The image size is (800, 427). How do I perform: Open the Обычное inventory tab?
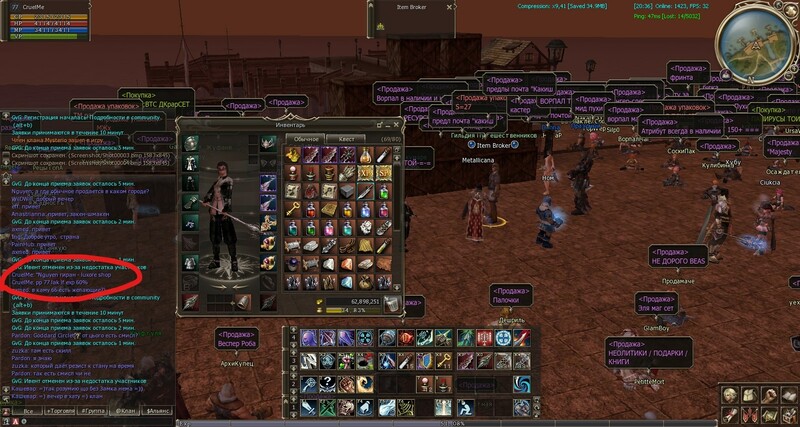point(307,138)
